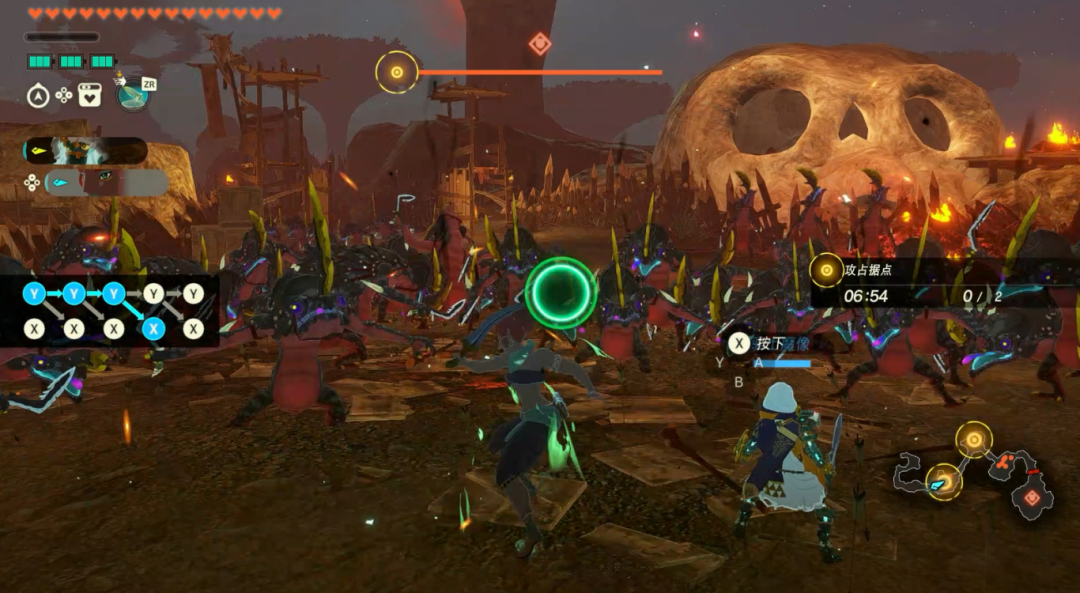This screenshot has width=1080, height=593.
Task: Select the red diamond boss marker on minimap
Action: pyautogui.click(x=1031, y=497)
